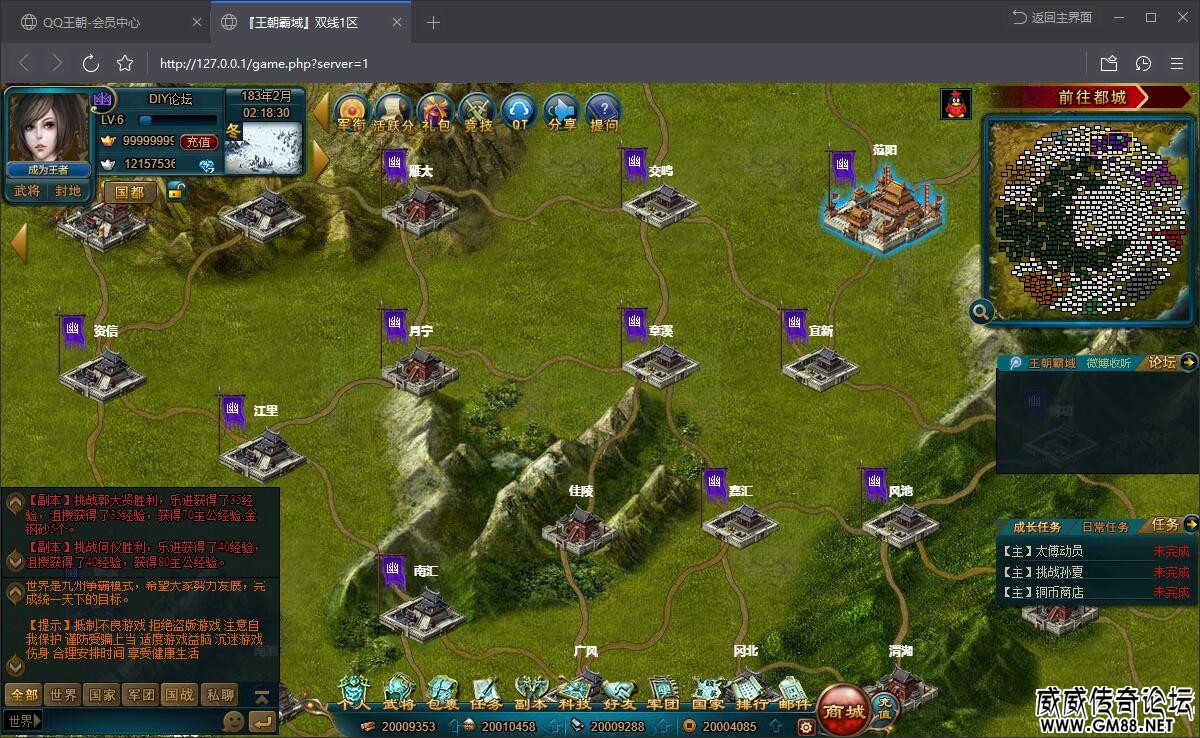Open the gear settings icon in resource bar

(805, 727)
